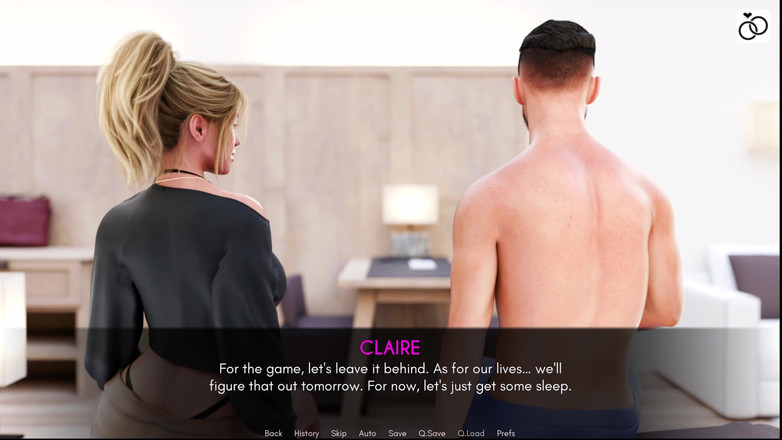Go back one dialogue line with Back
The image size is (782, 440).
tap(273, 433)
